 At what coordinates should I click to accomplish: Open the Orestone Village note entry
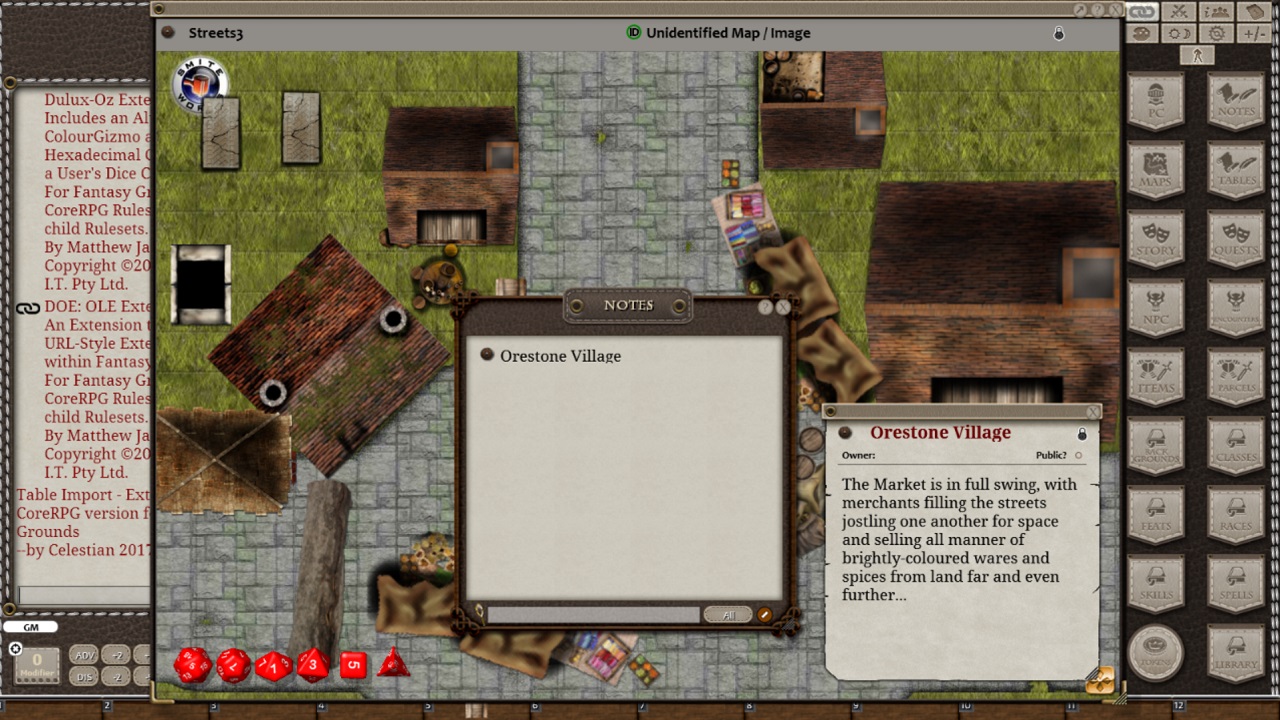coord(560,356)
